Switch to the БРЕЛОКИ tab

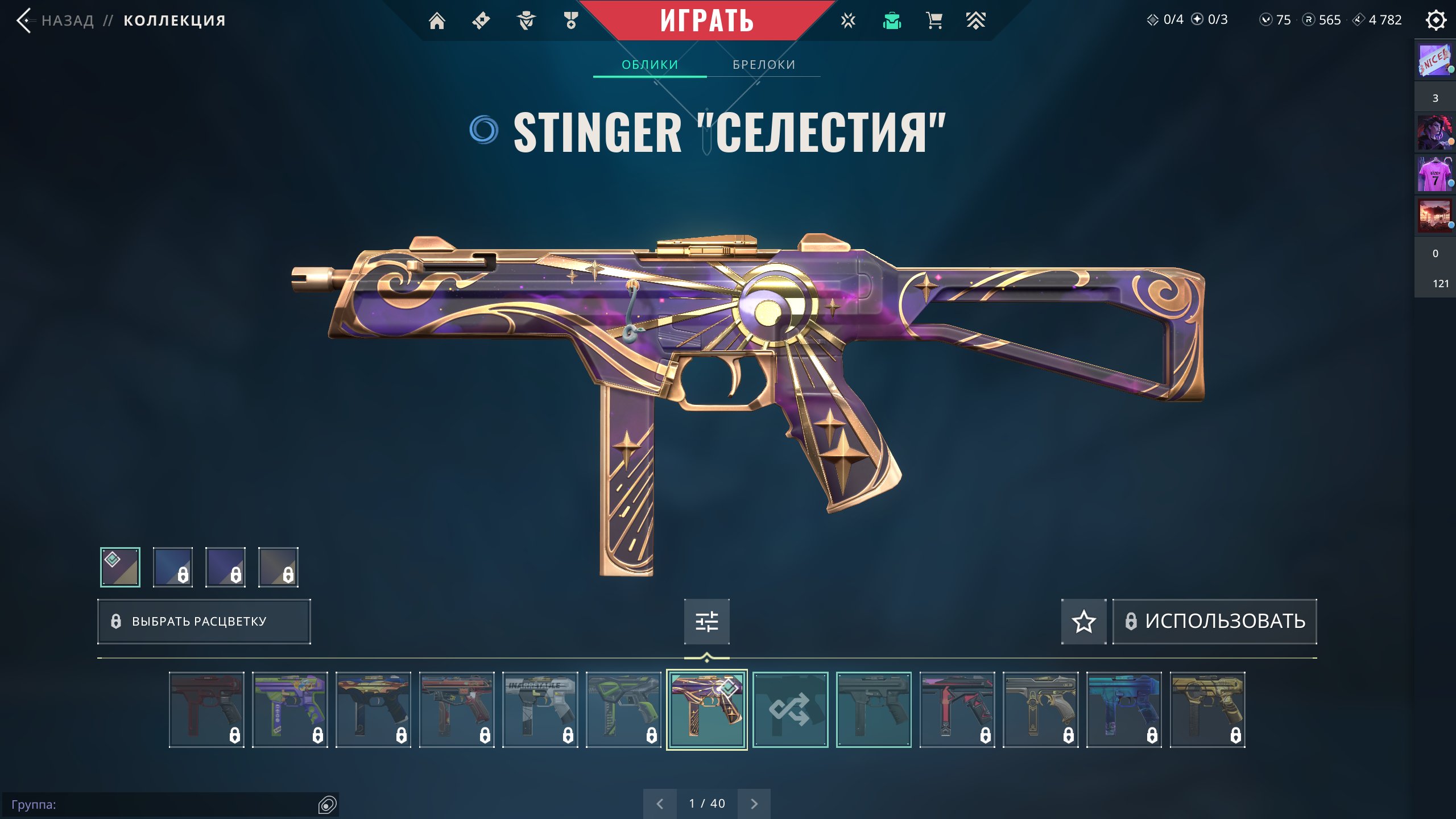click(764, 65)
